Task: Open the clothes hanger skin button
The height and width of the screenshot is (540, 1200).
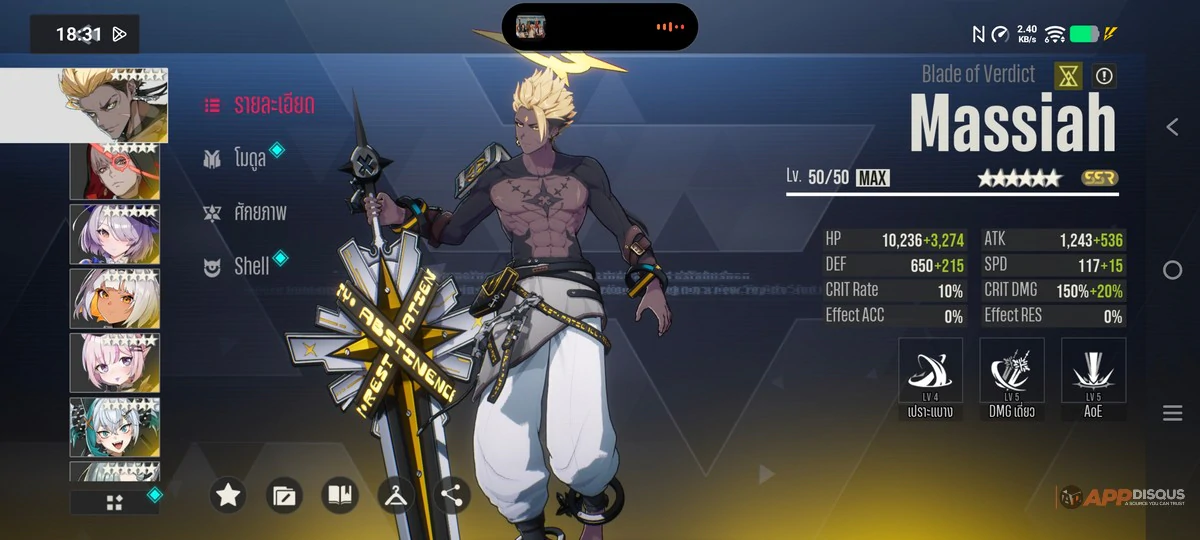Action: coord(396,495)
